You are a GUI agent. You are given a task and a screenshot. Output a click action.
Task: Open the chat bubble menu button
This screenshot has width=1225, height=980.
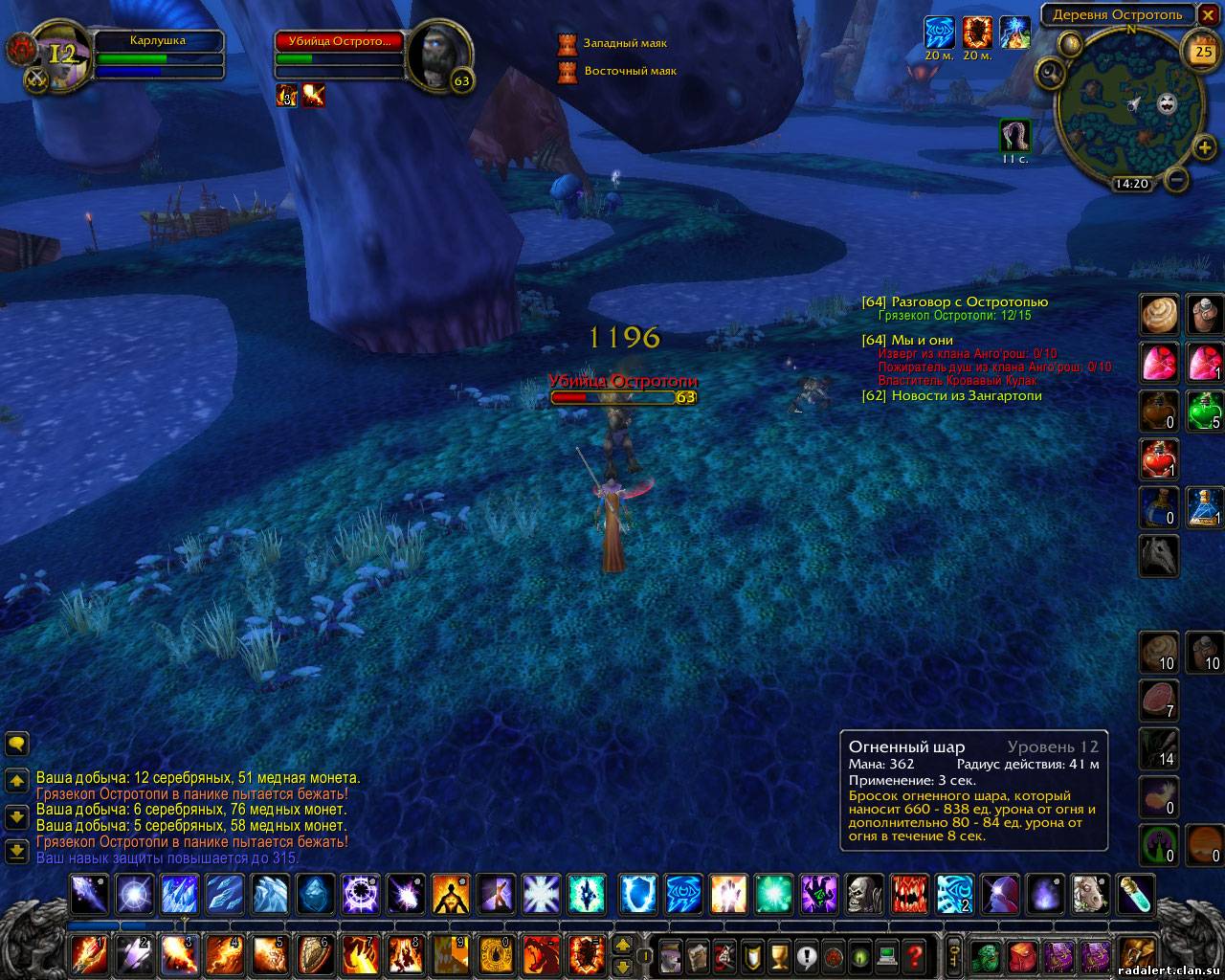16,744
